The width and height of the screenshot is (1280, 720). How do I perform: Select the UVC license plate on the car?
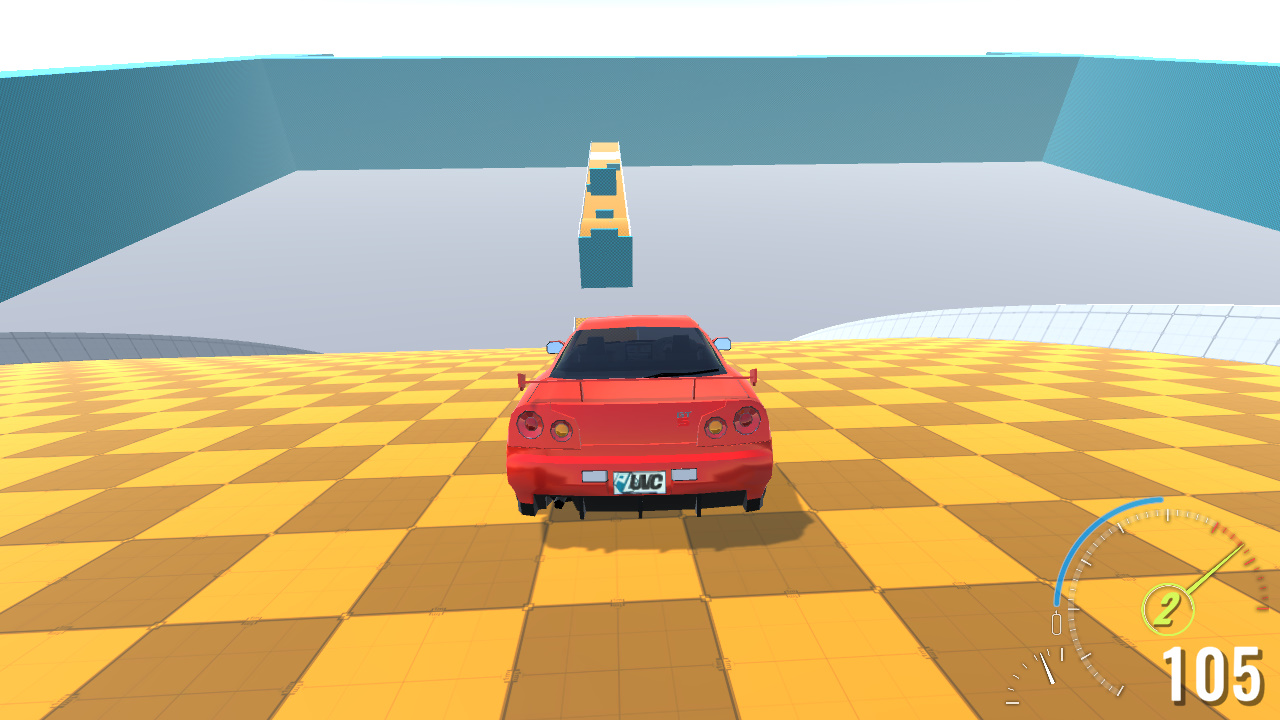click(640, 480)
